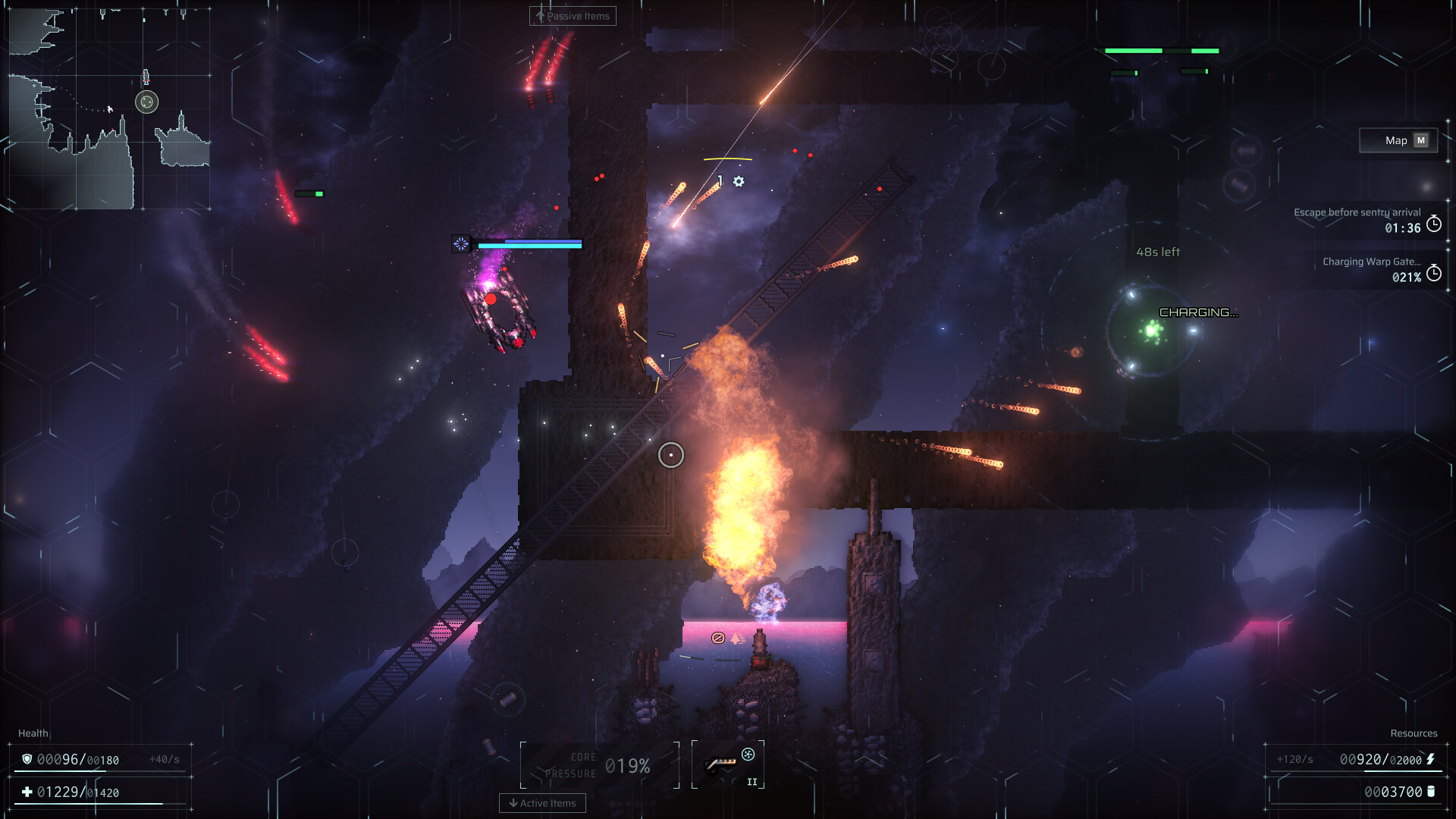Click the Core Pressure 019% gauge

(x=598, y=764)
